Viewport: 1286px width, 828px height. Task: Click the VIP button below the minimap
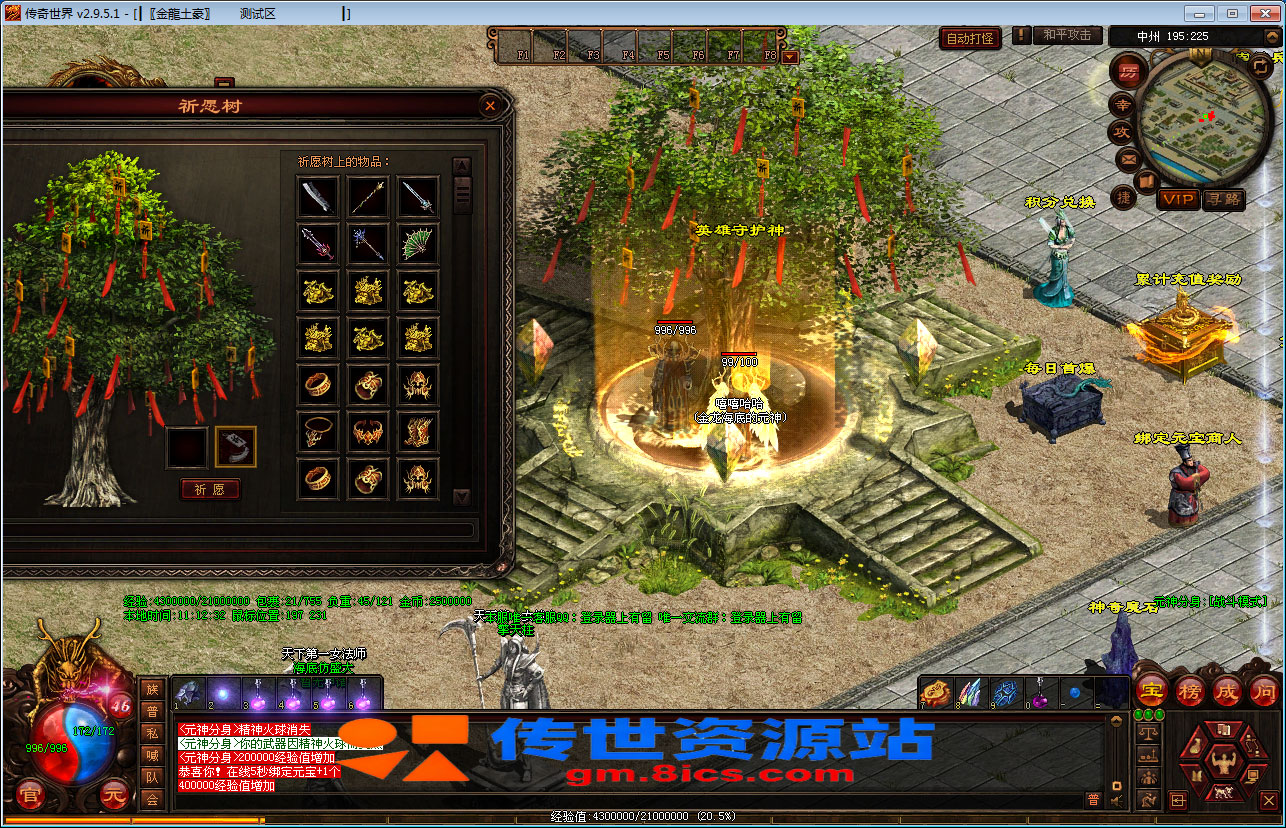click(x=1179, y=199)
